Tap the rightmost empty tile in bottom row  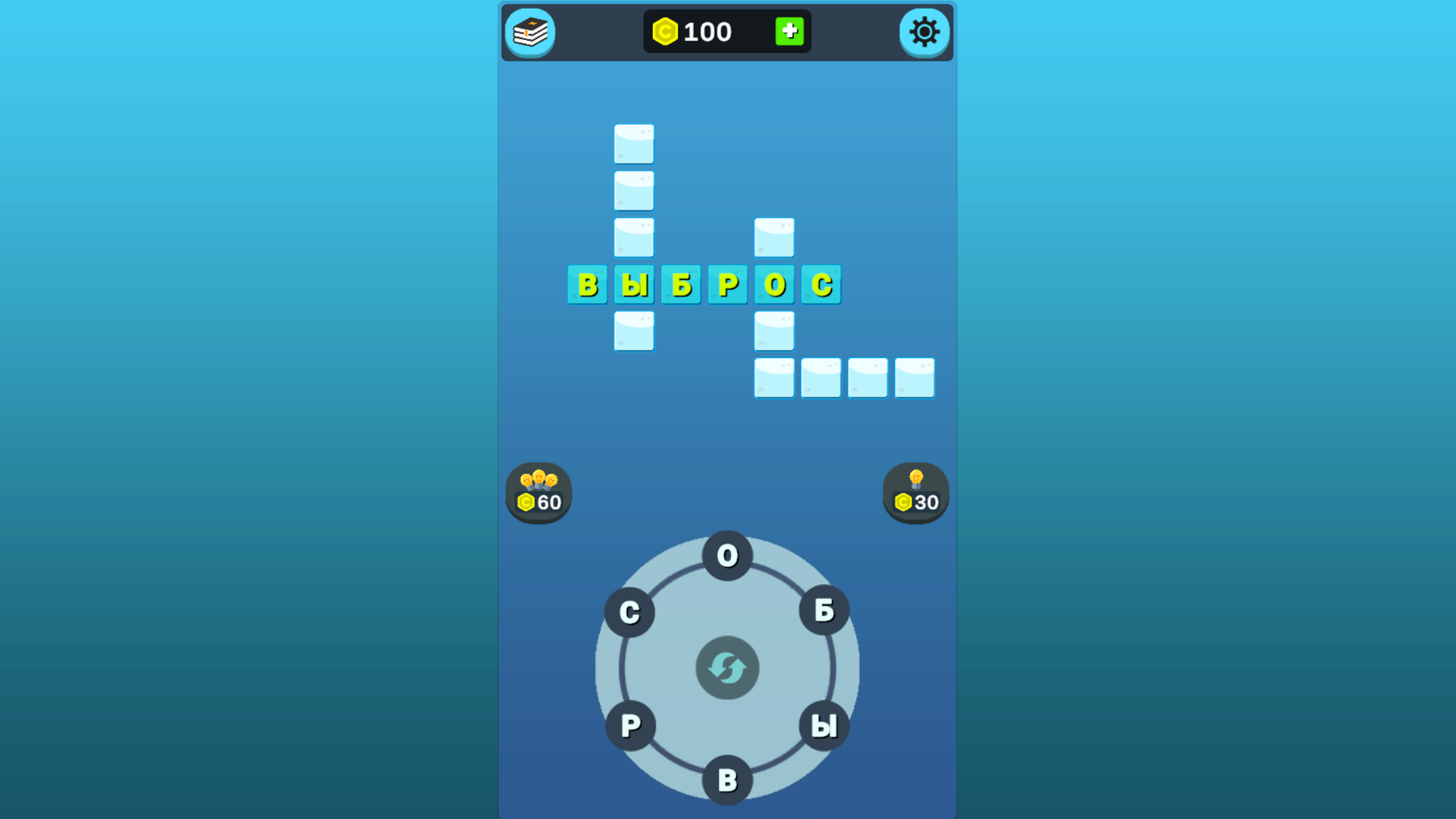[x=914, y=378]
